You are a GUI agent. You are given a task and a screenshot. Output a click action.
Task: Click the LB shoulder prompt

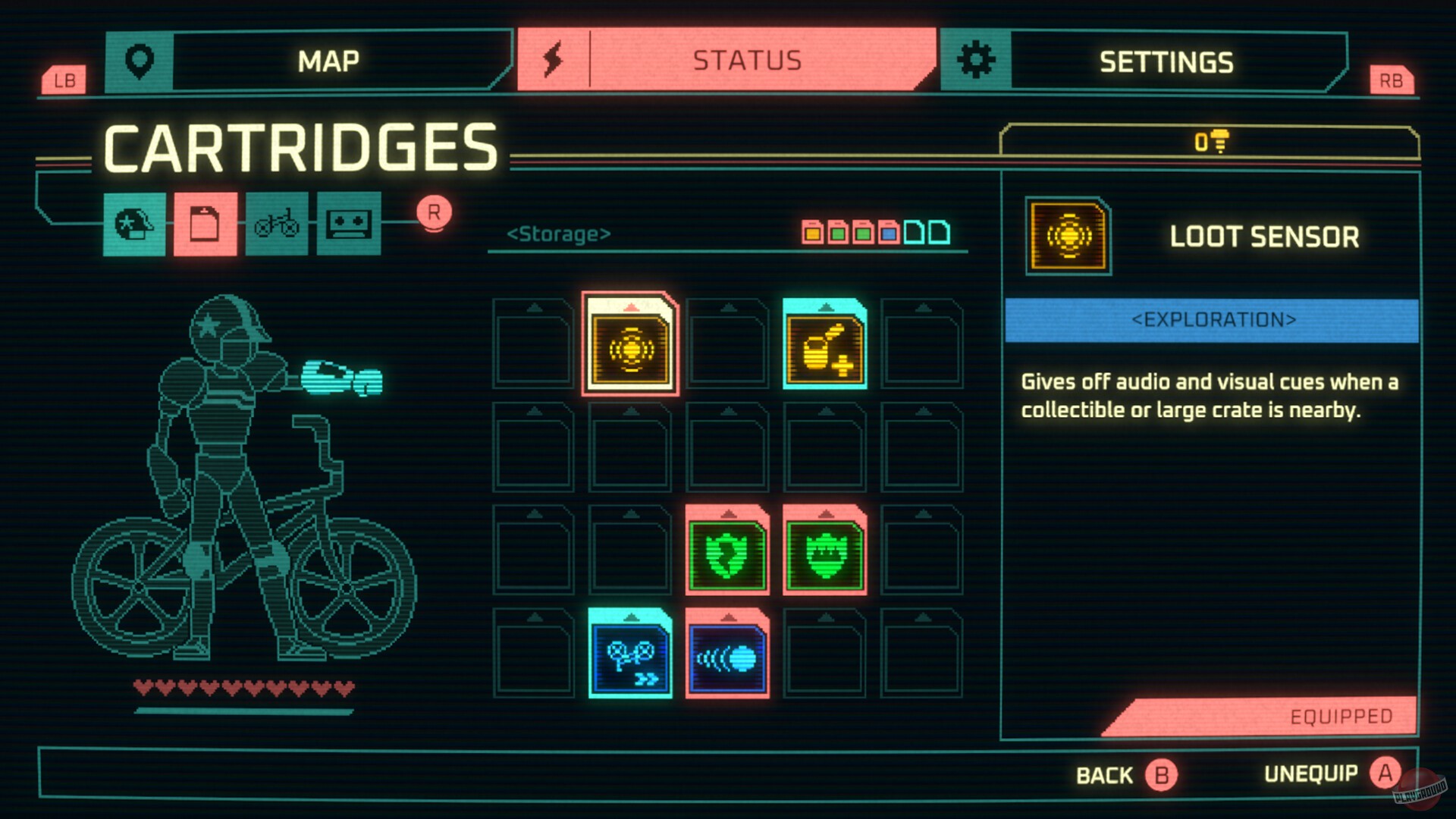[65, 79]
